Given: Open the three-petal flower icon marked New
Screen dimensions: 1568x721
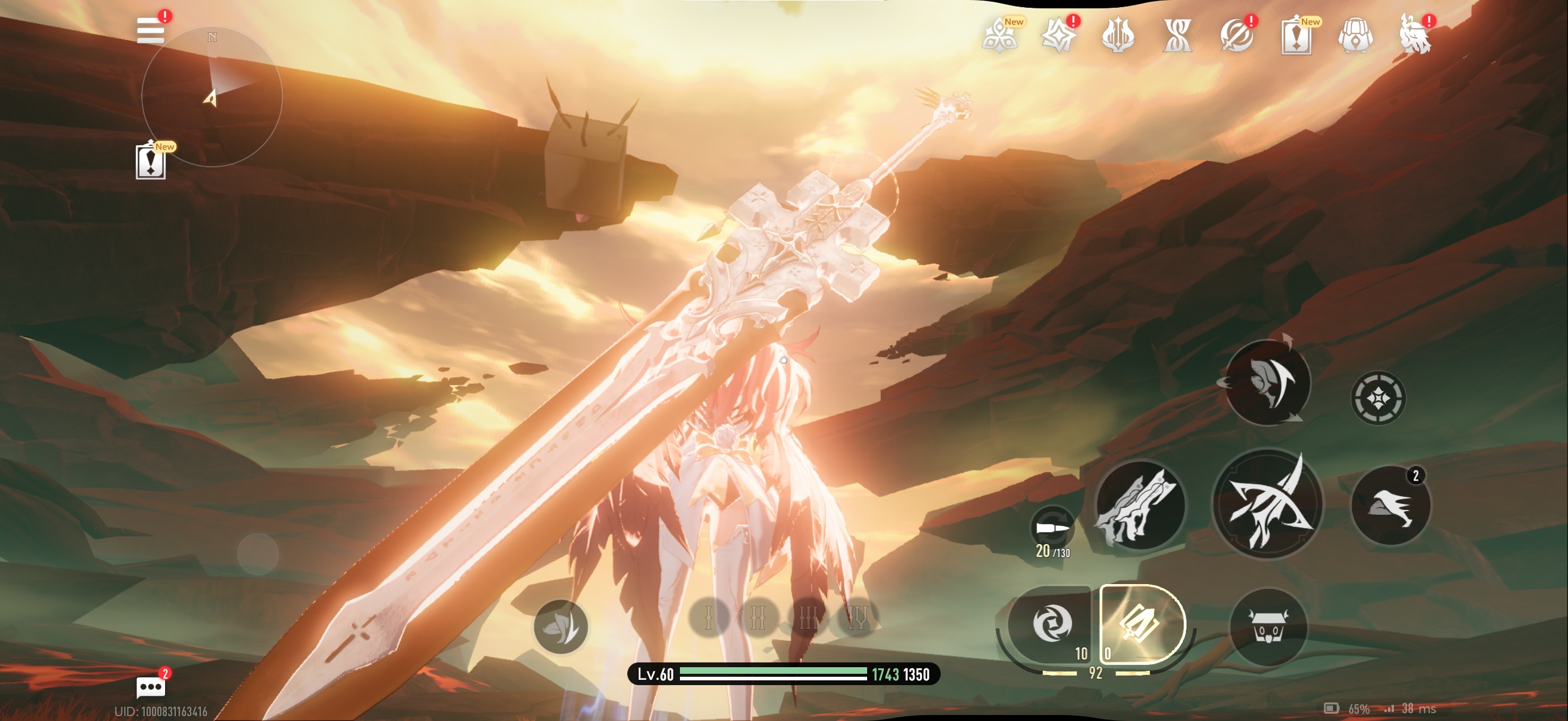Looking at the screenshot, I should [999, 36].
